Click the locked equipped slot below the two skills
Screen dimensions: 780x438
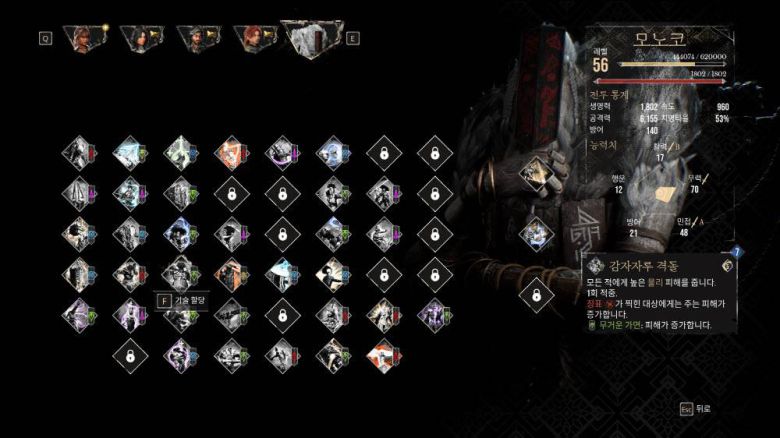pyautogui.click(x=536, y=296)
